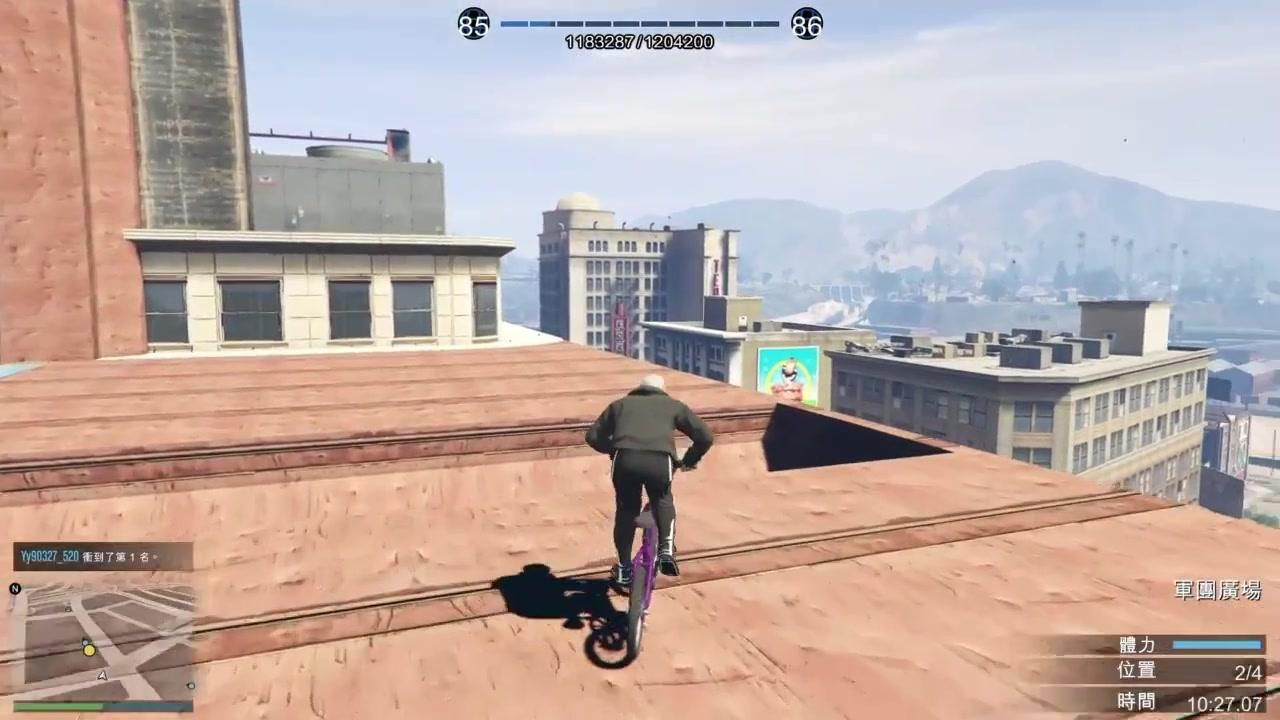Open the Yy90327_520 race position notification
The width and height of the screenshot is (1280, 720).
102,556
